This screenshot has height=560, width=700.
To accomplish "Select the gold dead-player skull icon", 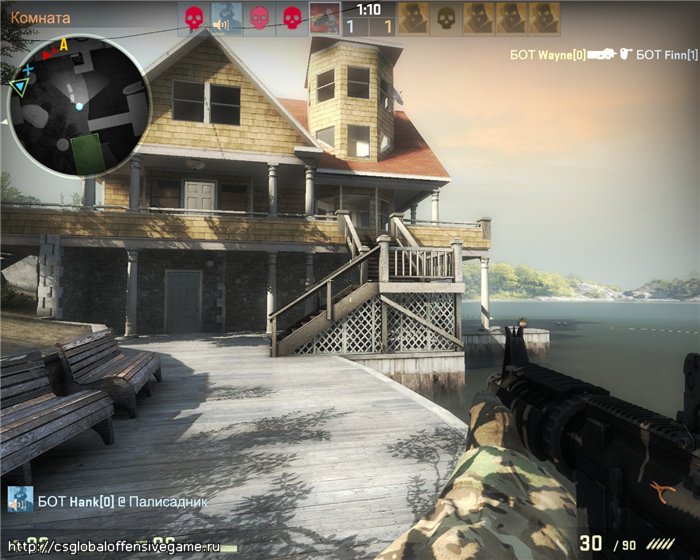I will (447, 18).
